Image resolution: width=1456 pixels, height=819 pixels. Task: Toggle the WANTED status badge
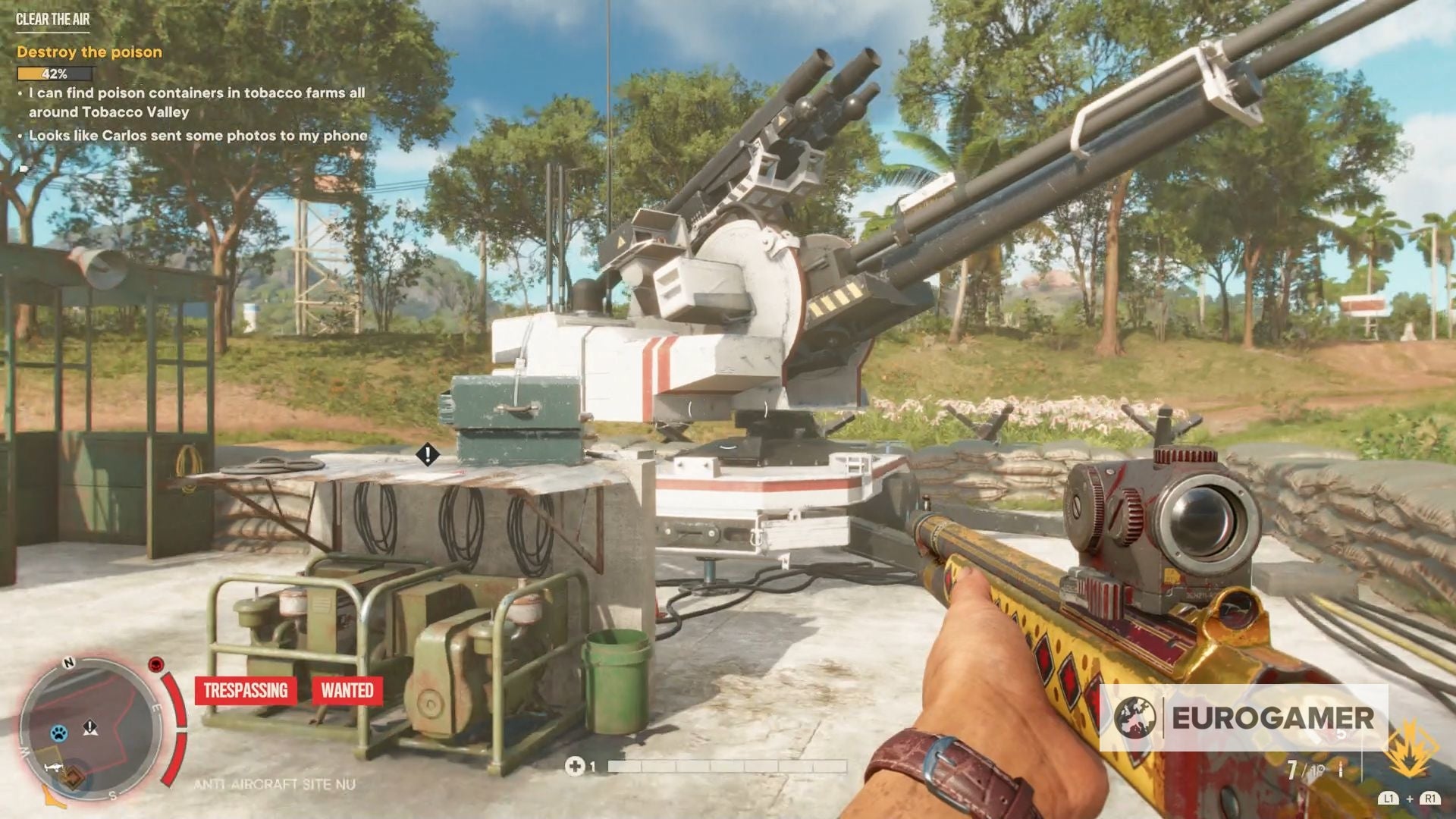click(x=347, y=691)
